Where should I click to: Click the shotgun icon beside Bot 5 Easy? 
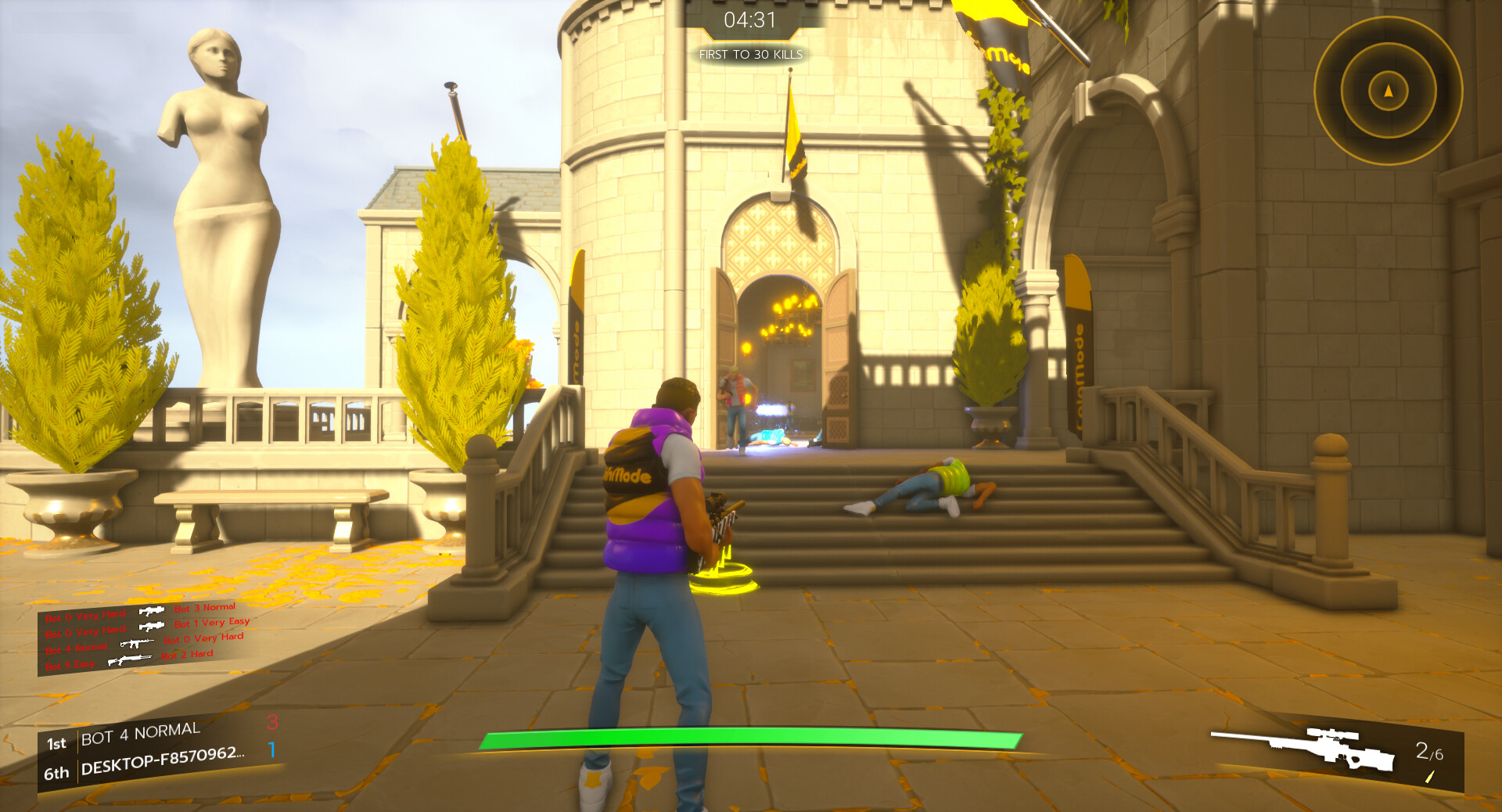point(129,659)
